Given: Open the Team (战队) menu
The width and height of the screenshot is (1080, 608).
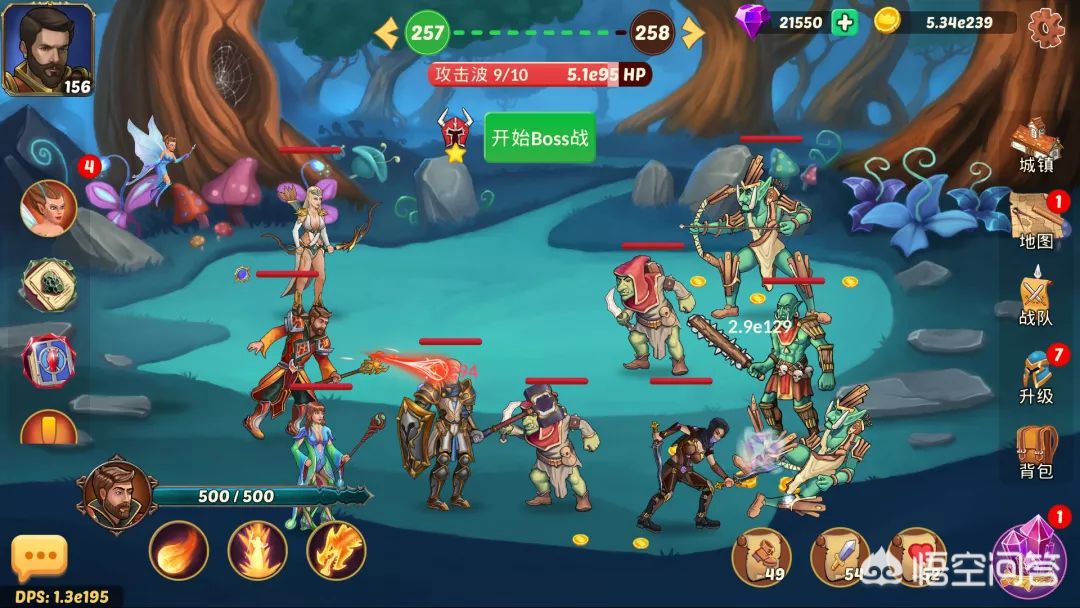Looking at the screenshot, I should [x=1035, y=298].
